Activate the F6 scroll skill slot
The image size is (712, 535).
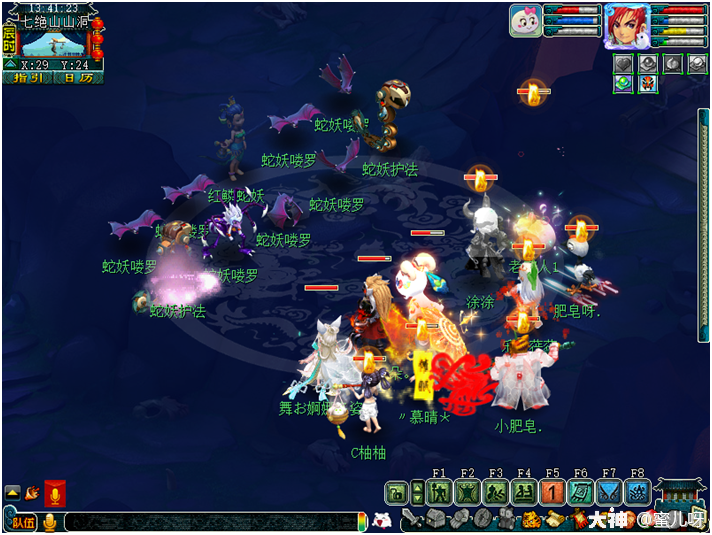[580, 492]
